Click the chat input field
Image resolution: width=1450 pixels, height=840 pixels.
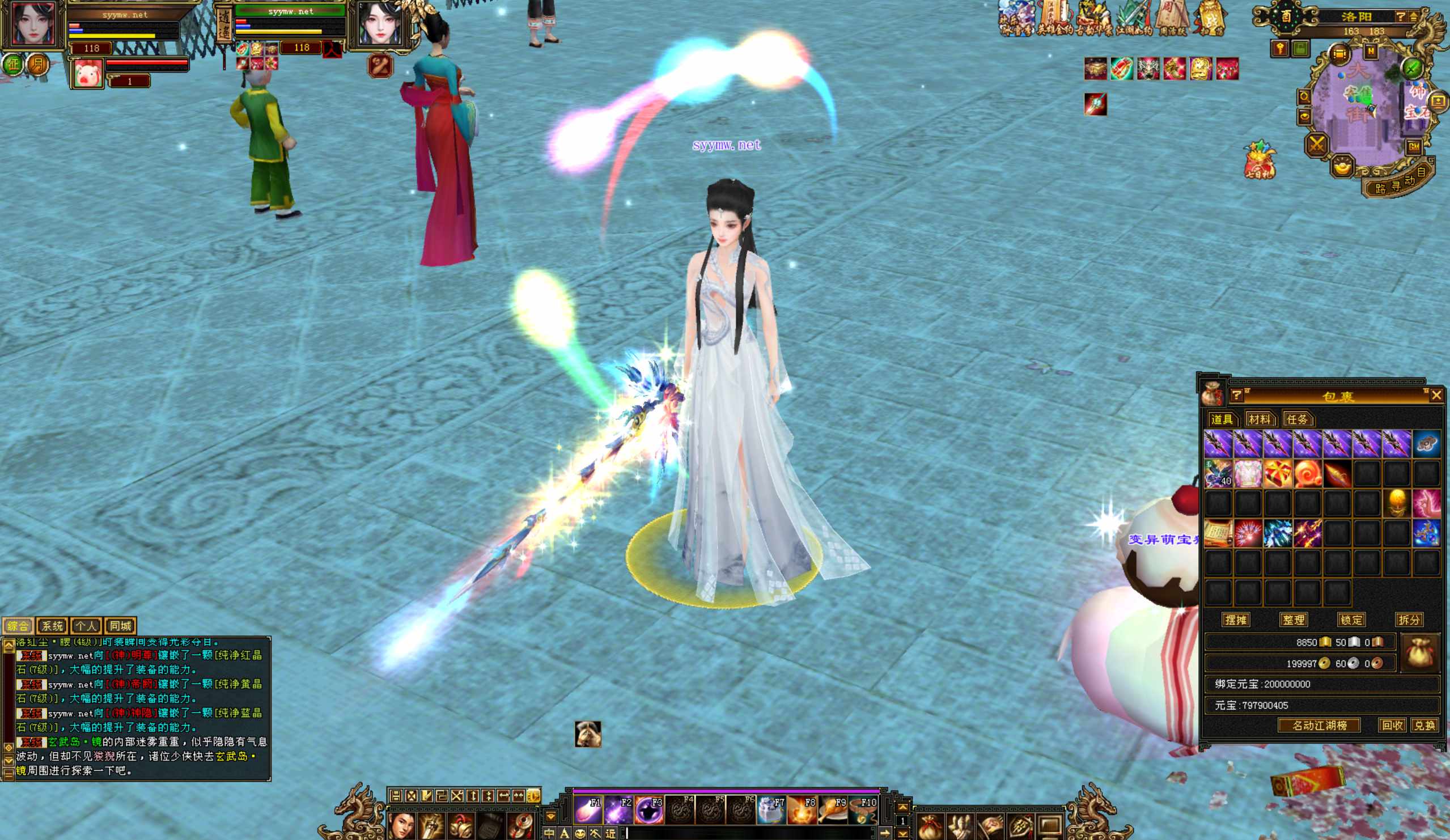tap(748, 833)
